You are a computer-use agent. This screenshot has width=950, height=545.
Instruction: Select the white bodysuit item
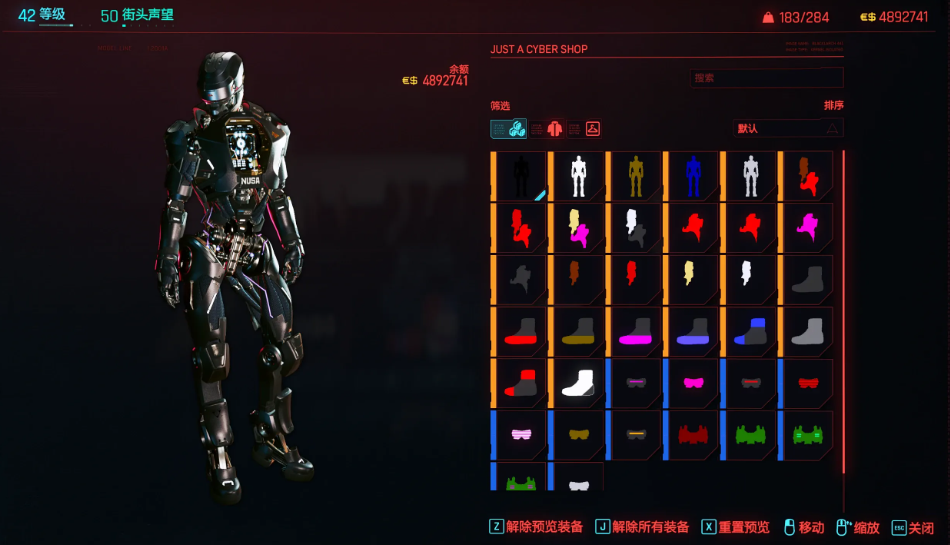578,177
